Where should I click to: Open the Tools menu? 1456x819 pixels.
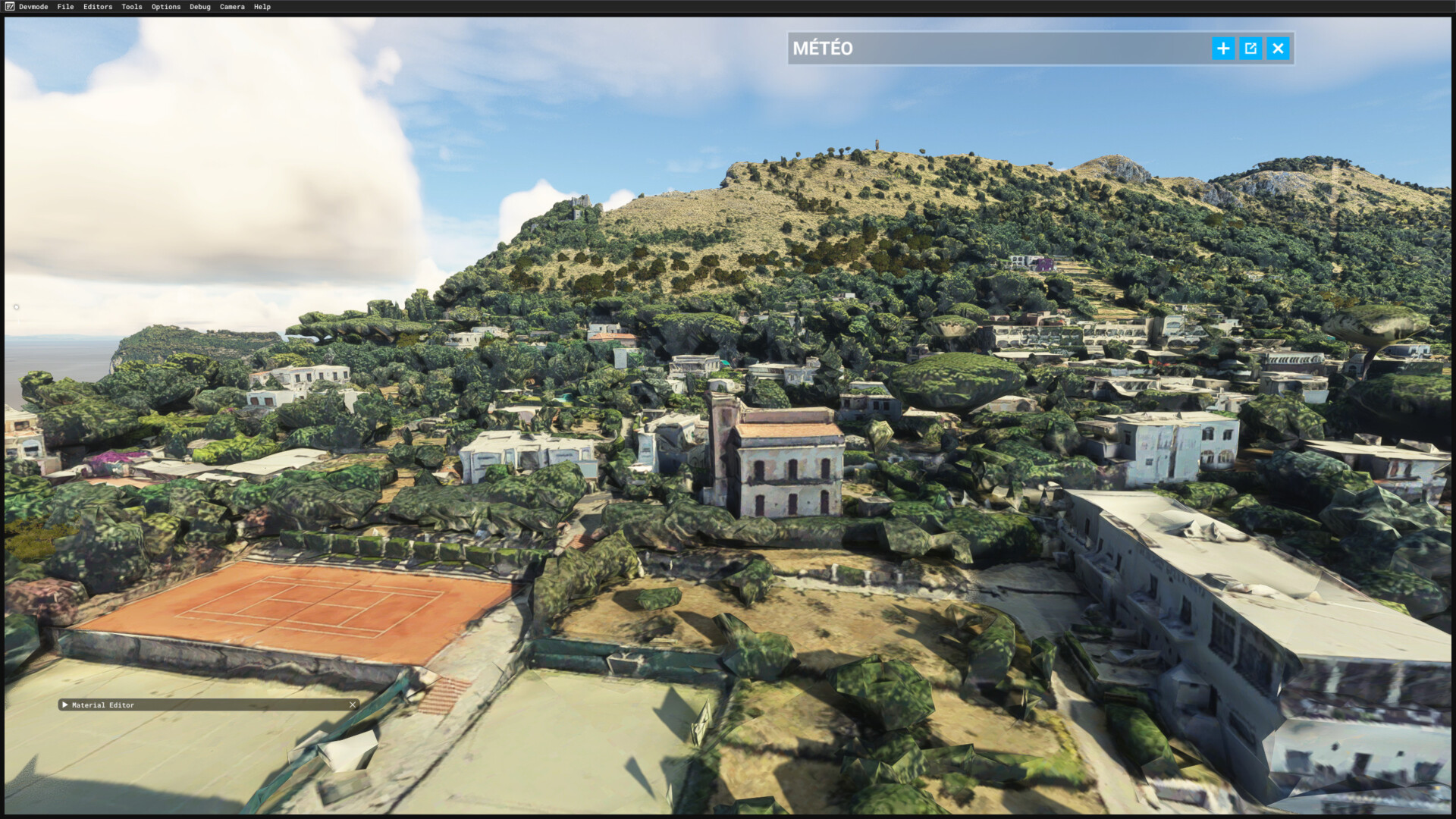132,7
